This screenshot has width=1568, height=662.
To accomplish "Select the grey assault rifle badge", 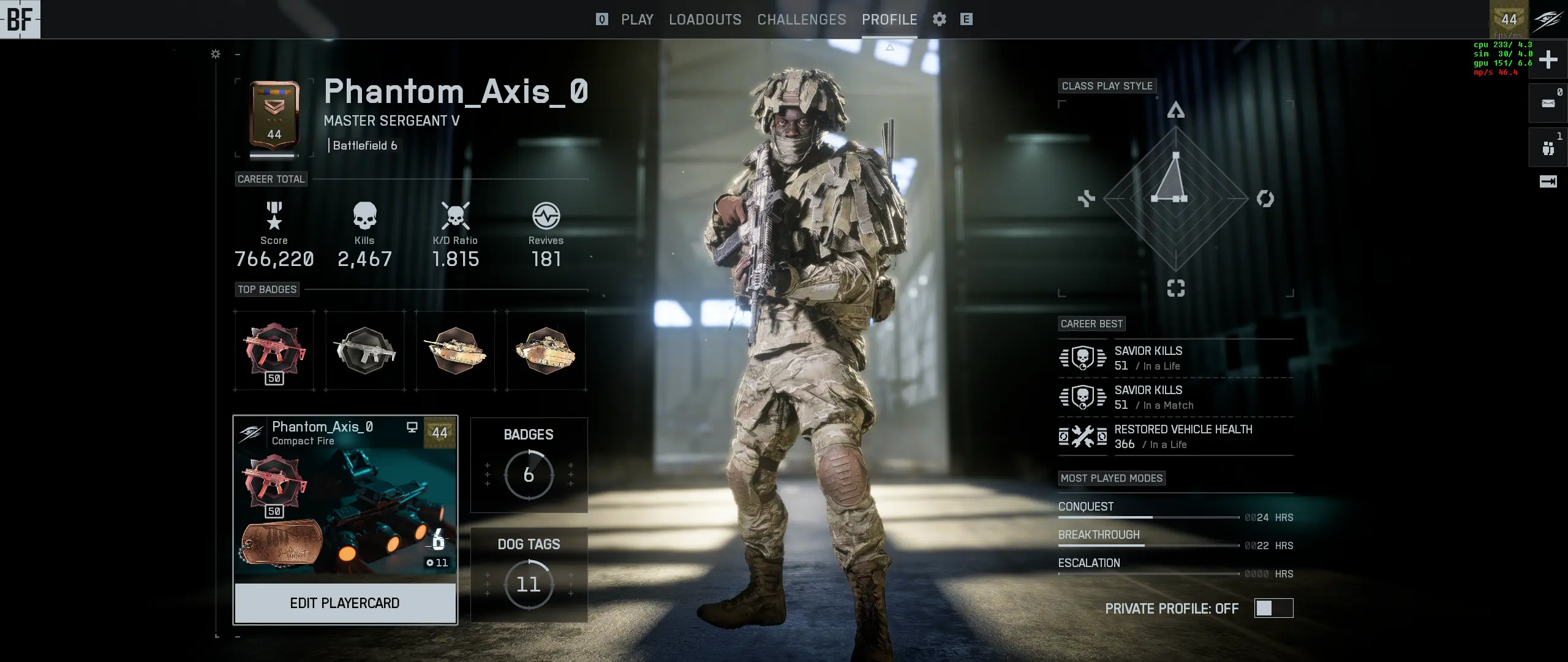I will 365,351.
